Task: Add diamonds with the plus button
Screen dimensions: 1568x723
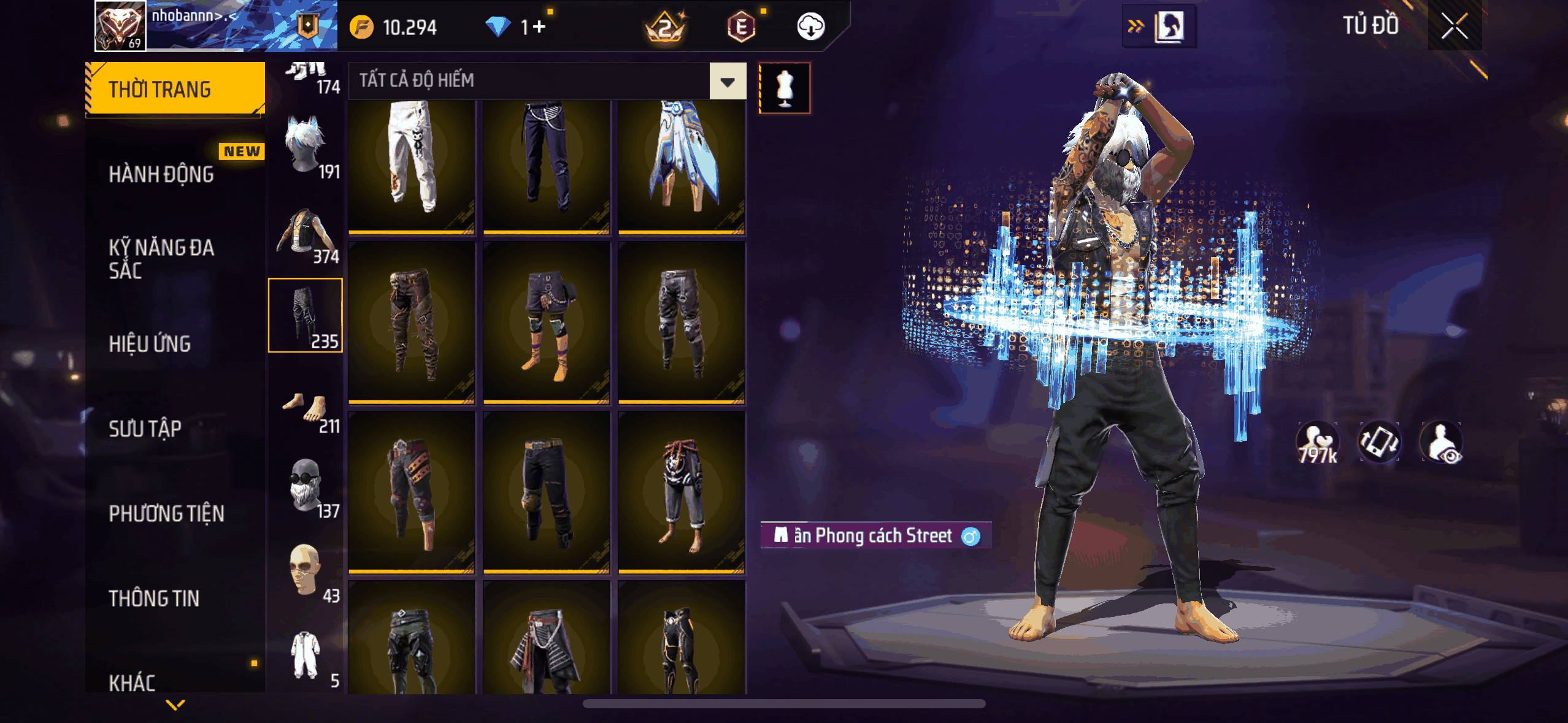Action: [539, 27]
